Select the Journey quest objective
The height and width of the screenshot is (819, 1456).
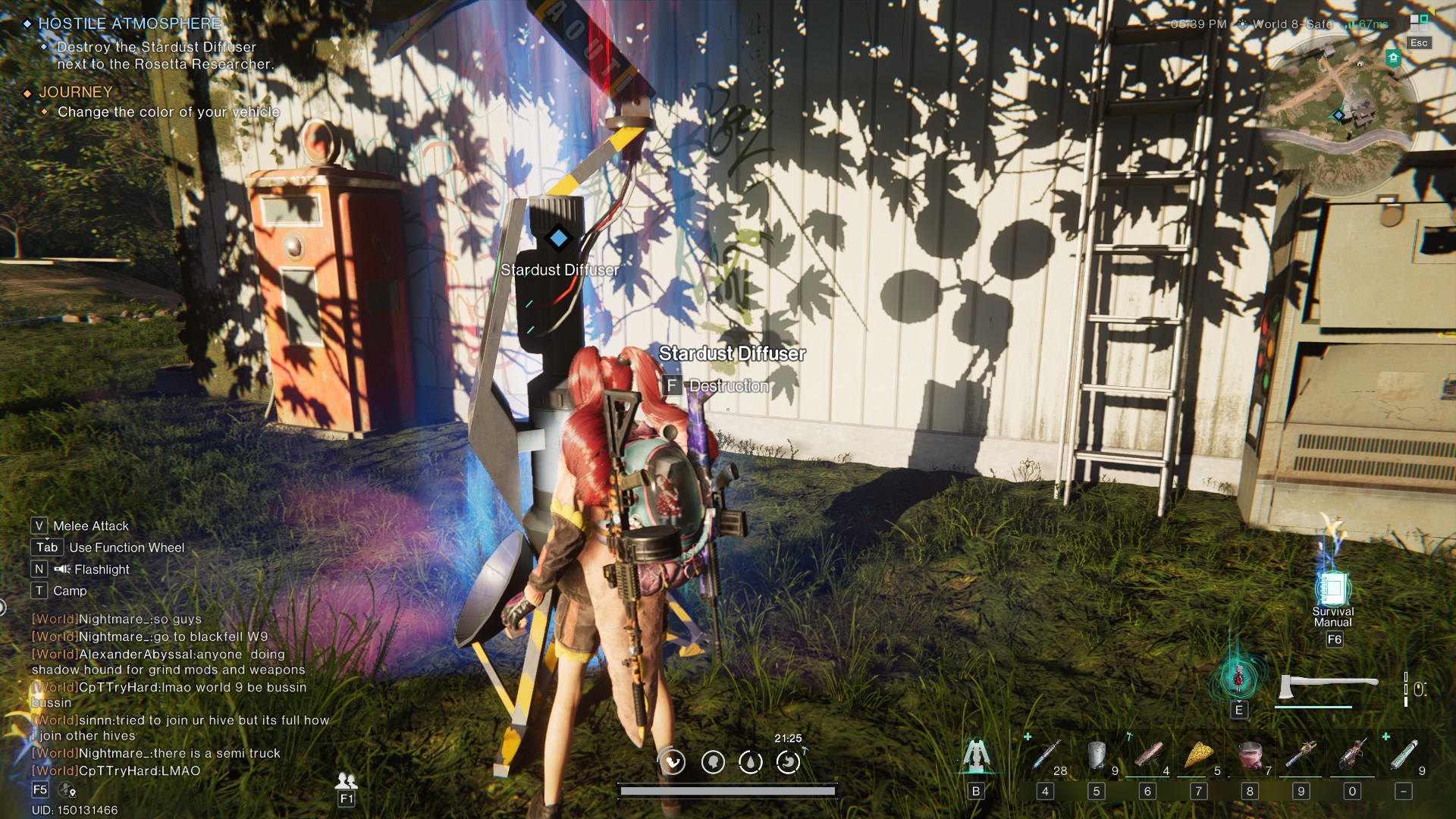coord(168,112)
